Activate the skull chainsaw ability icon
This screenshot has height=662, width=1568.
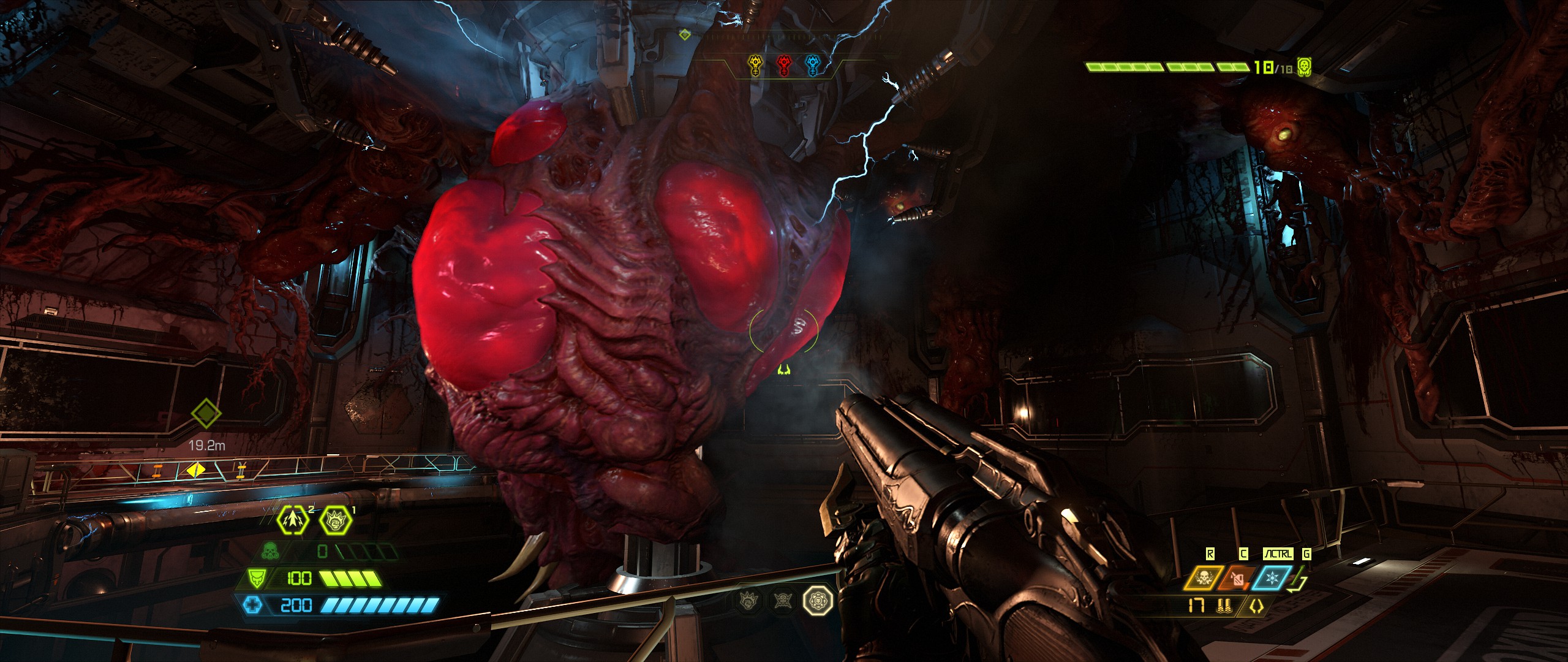[x=1204, y=578]
